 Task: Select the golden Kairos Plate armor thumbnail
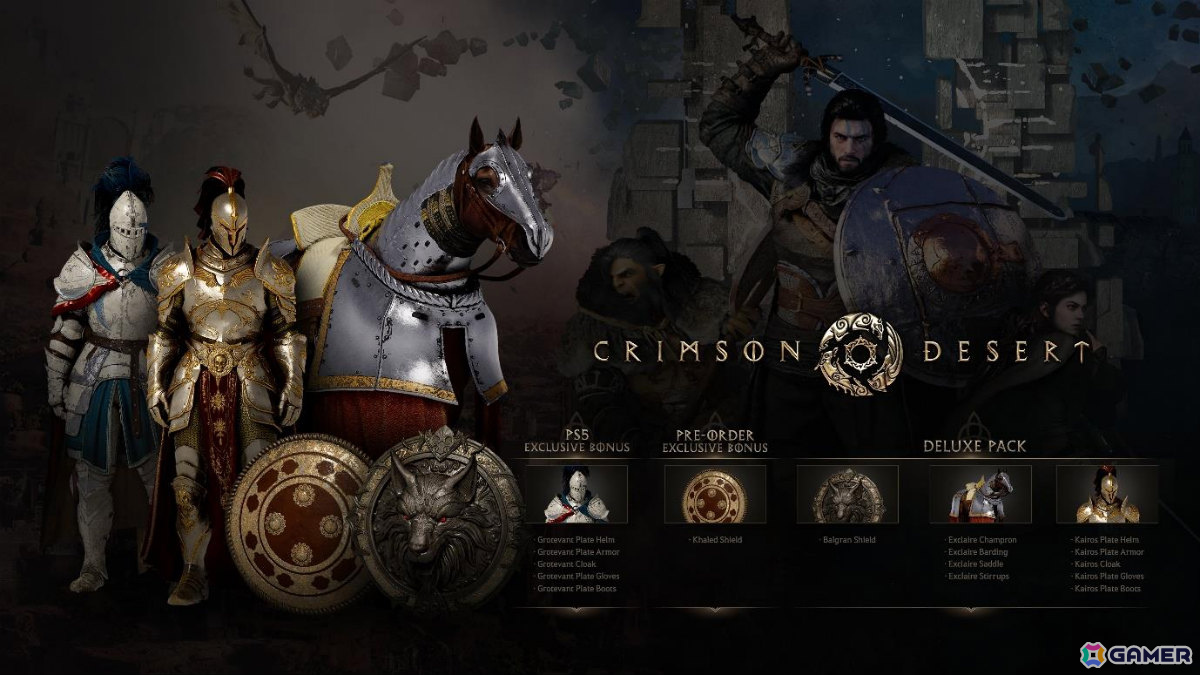tap(1107, 494)
